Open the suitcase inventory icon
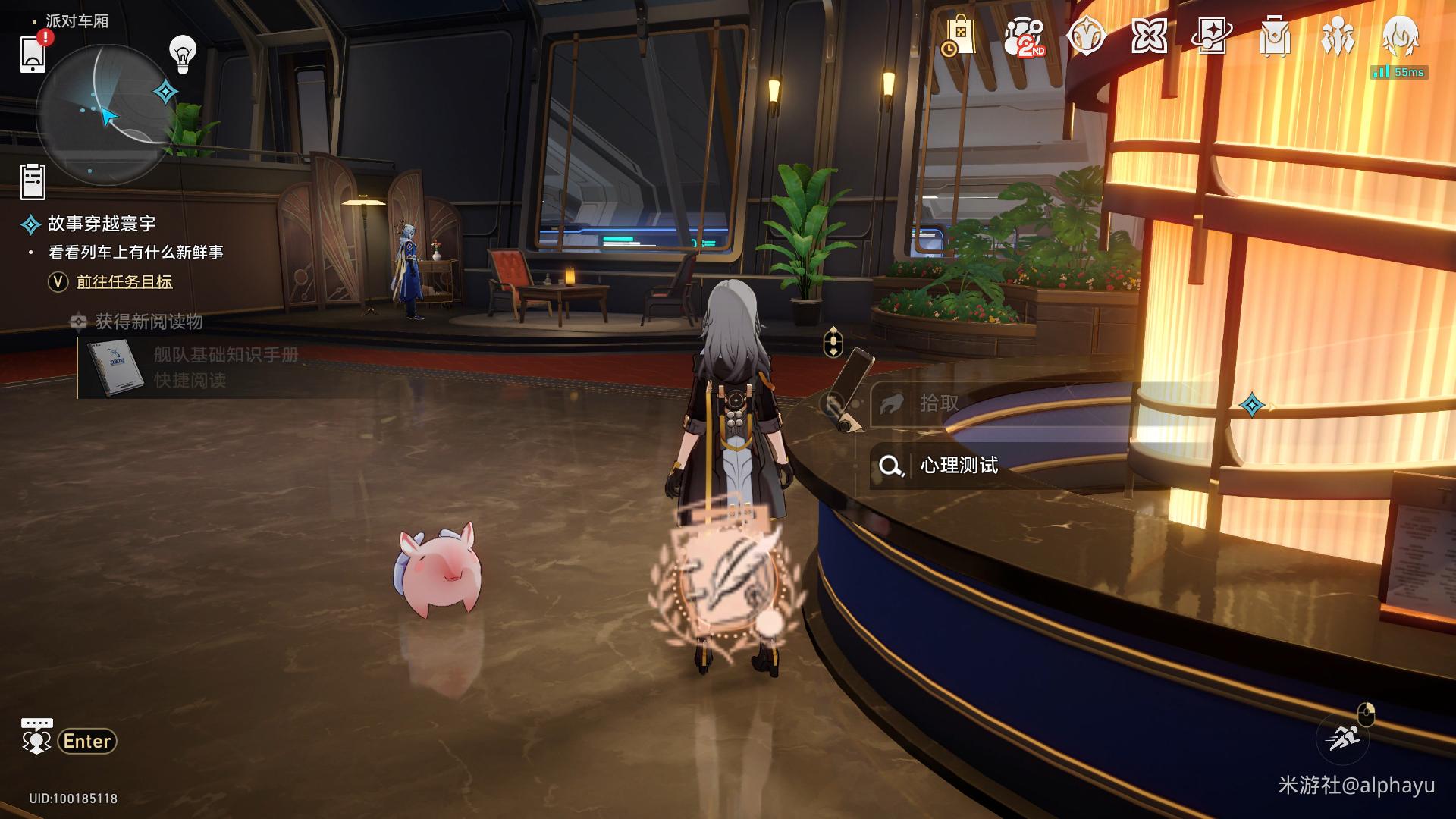Image resolution: width=1456 pixels, height=819 pixels. (1274, 36)
